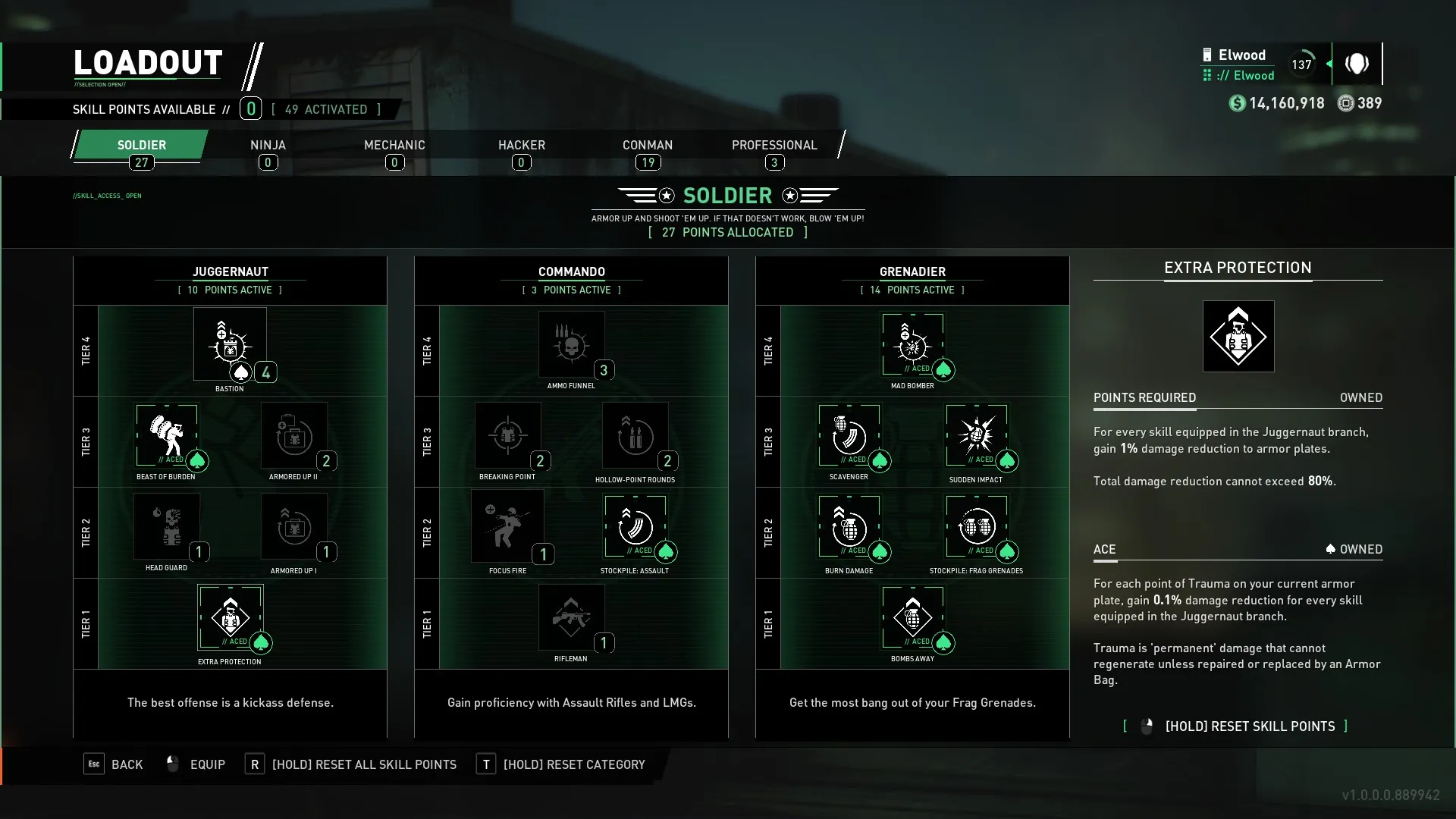Select the Sudden Impact skill
Viewport: 1456px width, 819px height.
point(976,435)
